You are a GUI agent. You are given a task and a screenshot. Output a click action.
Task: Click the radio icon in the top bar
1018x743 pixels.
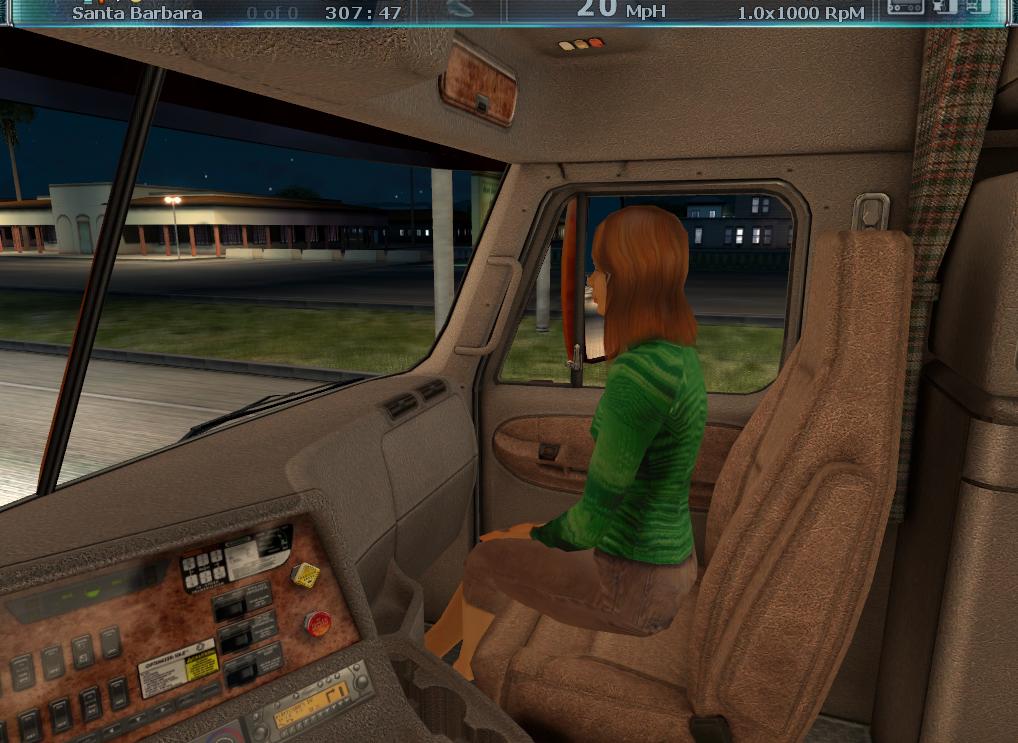coord(905,8)
